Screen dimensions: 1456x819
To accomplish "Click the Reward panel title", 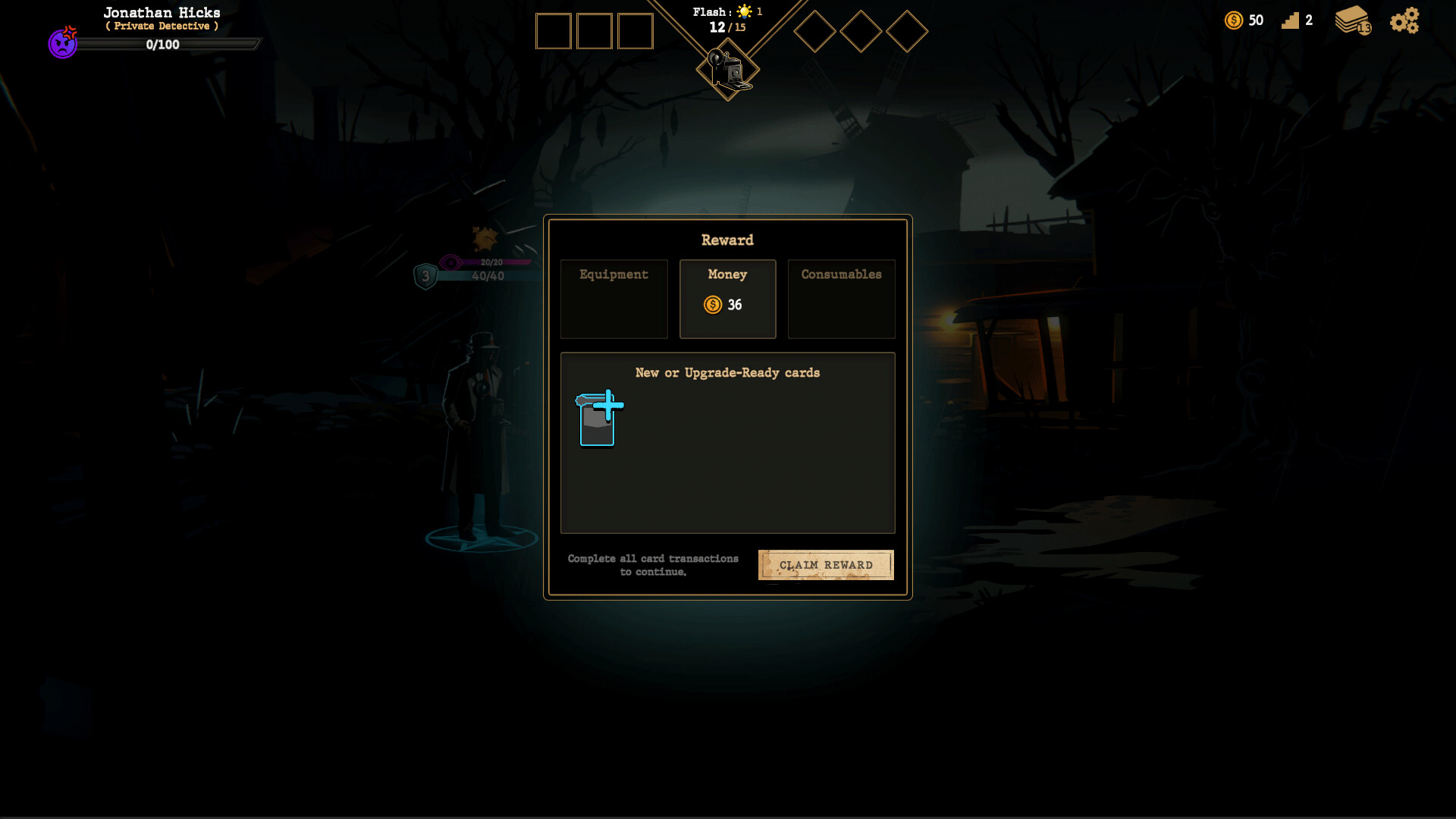I will pyautogui.click(x=727, y=240).
